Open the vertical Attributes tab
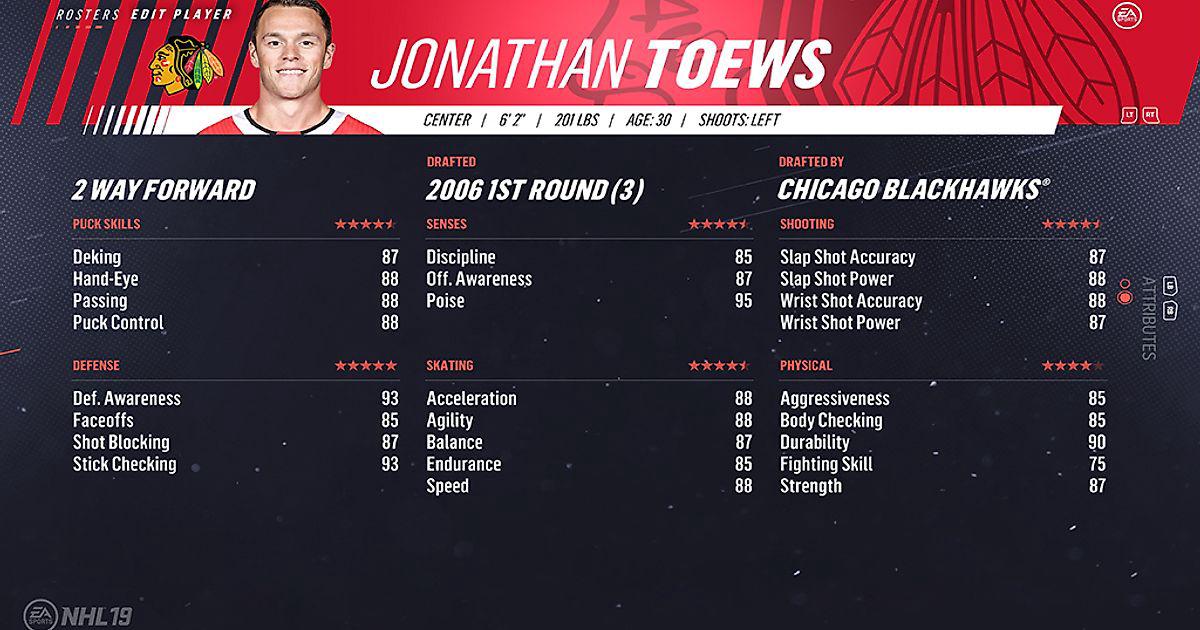 [1148, 318]
